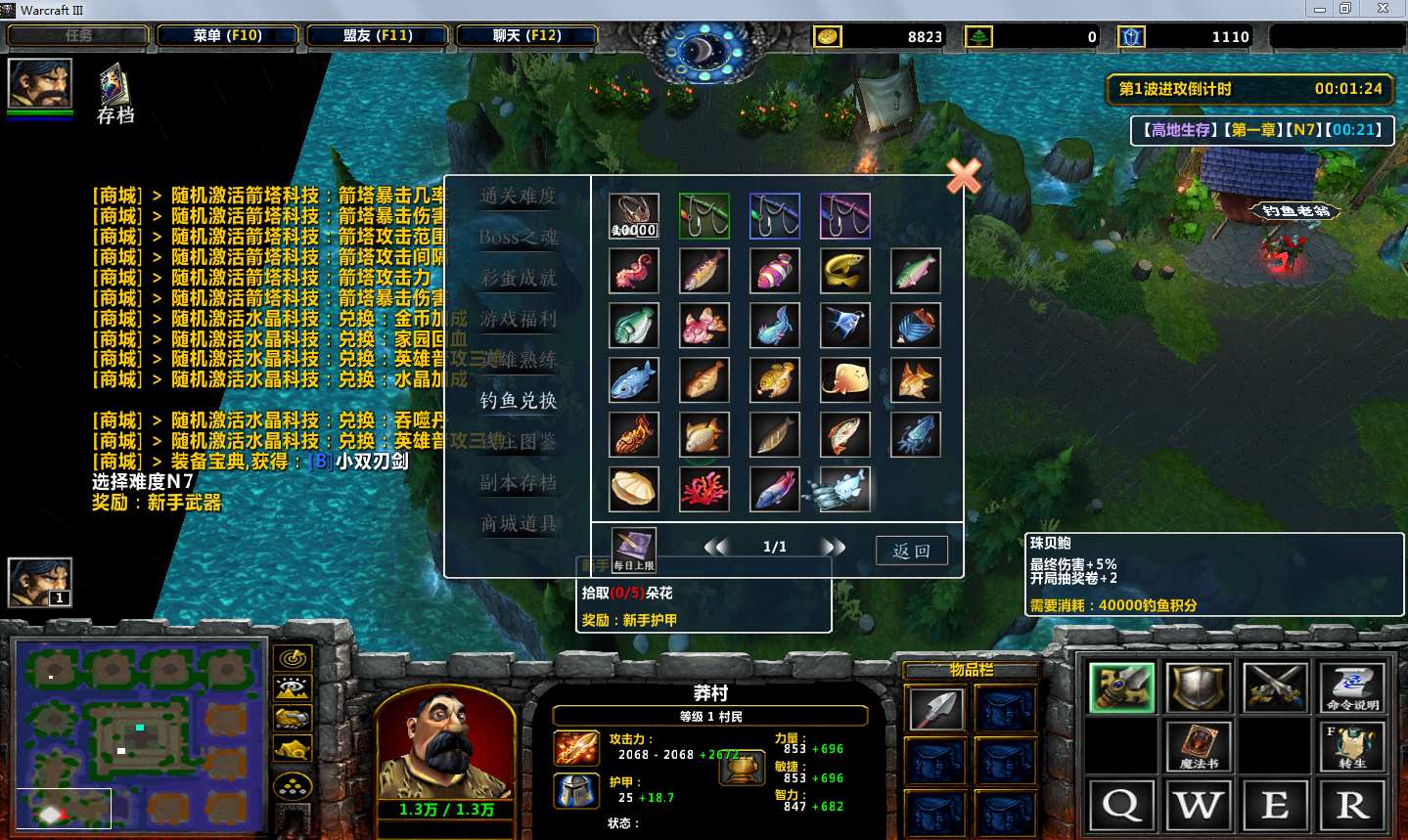Image resolution: width=1408 pixels, height=840 pixels.
Task: Open the 菜单 (F10) menu
Action: (227, 36)
